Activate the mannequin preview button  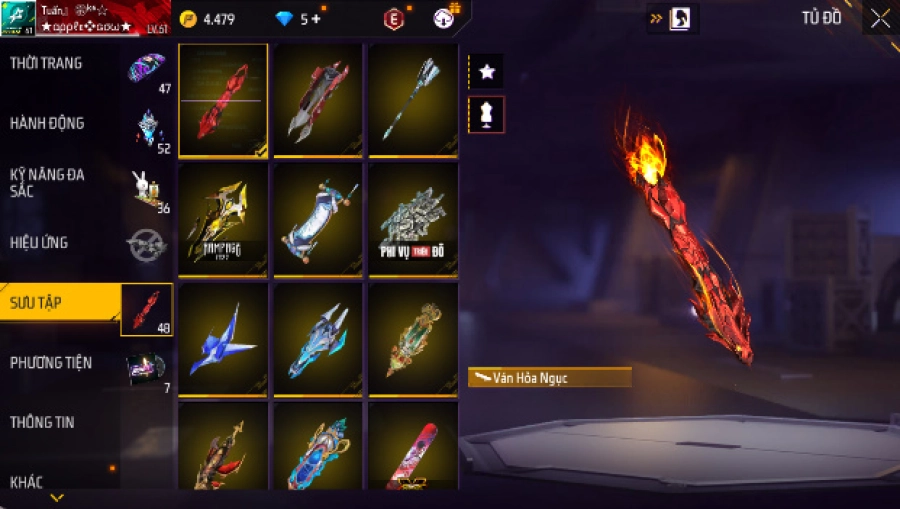pyautogui.click(x=486, y=115)
